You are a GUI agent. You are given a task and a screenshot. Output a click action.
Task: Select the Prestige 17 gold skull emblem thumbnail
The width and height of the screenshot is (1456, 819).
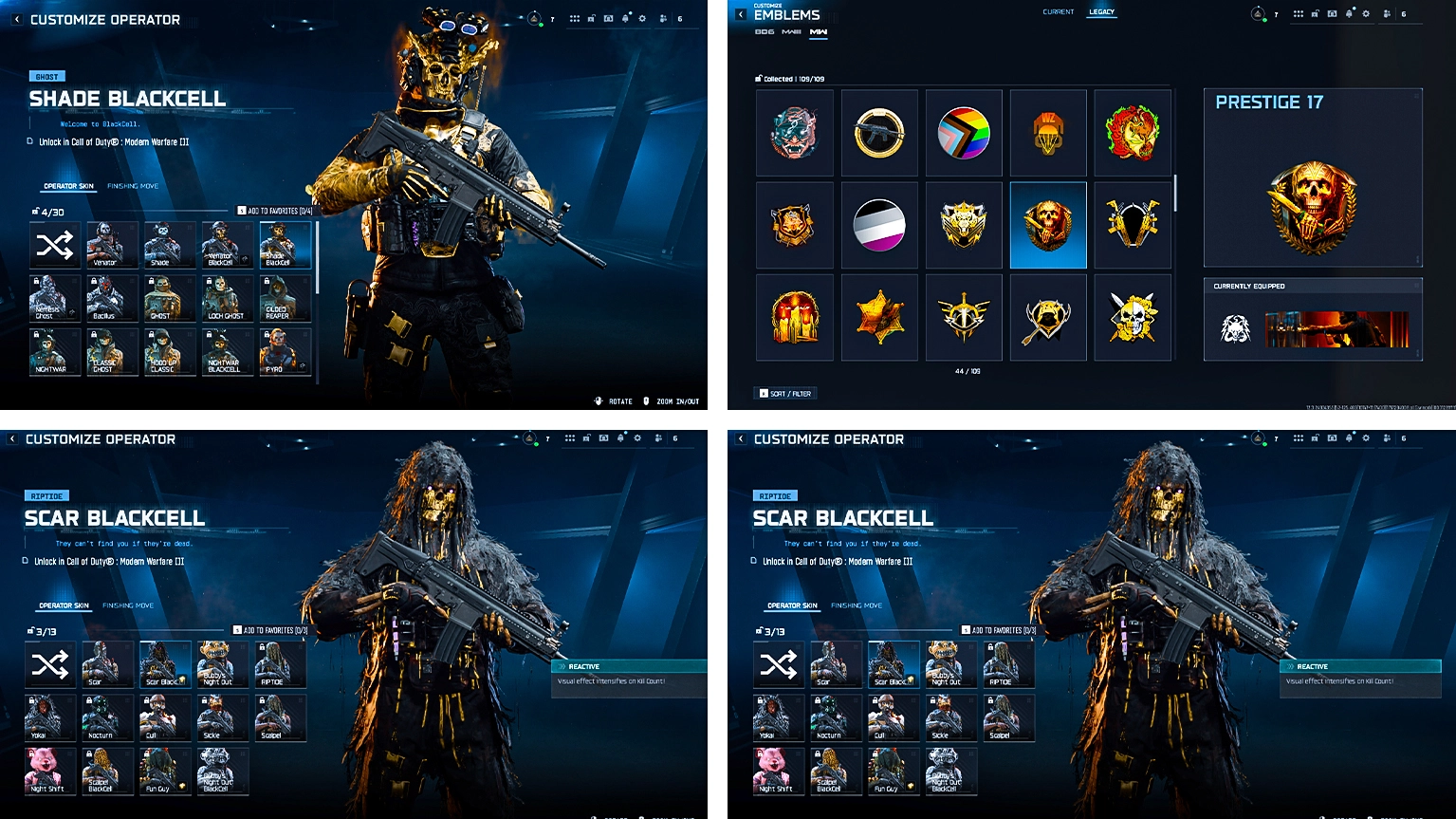(x=1047, y=225)
